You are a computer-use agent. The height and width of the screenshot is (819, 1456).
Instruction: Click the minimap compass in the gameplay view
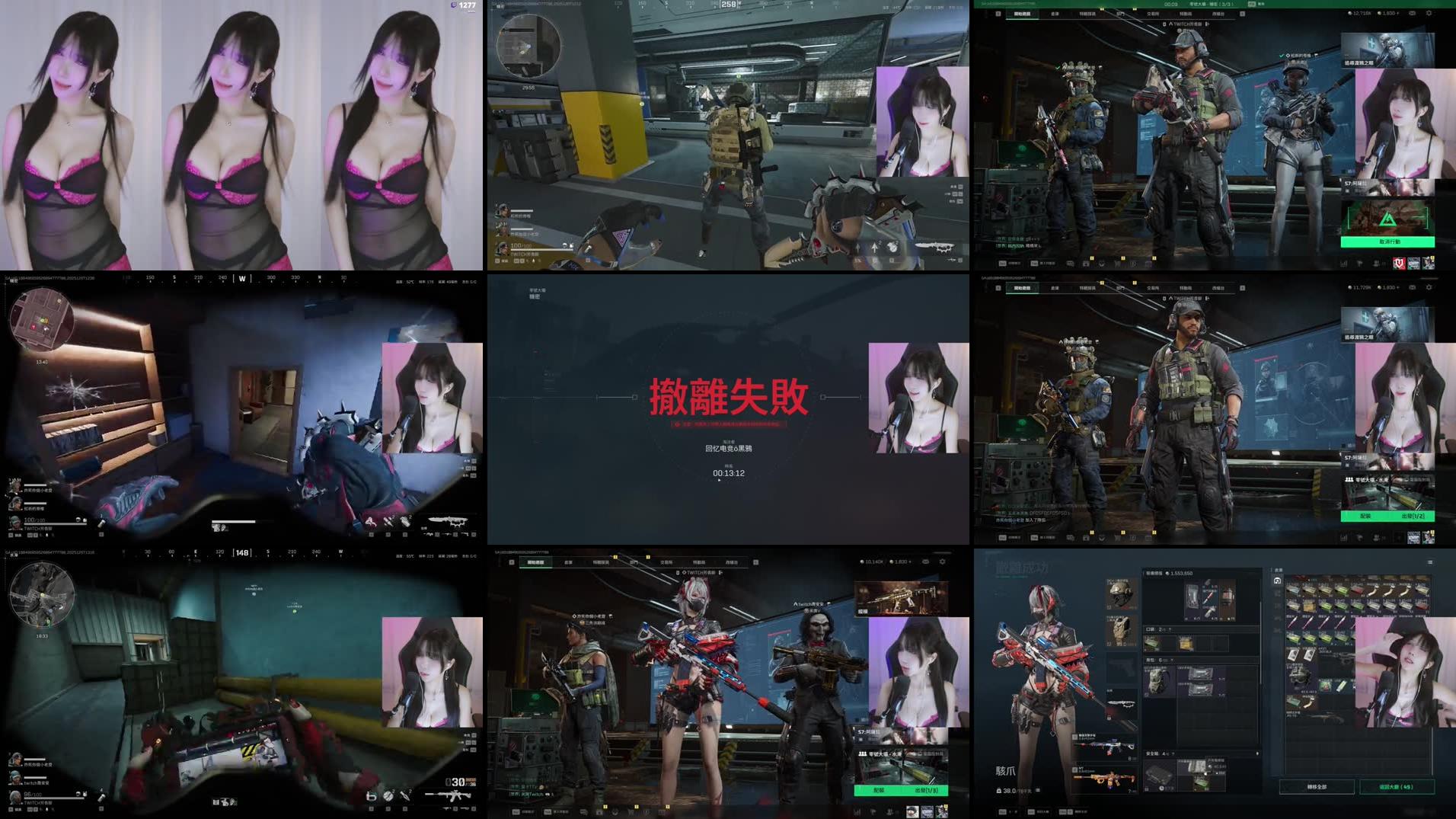point(528,46)
